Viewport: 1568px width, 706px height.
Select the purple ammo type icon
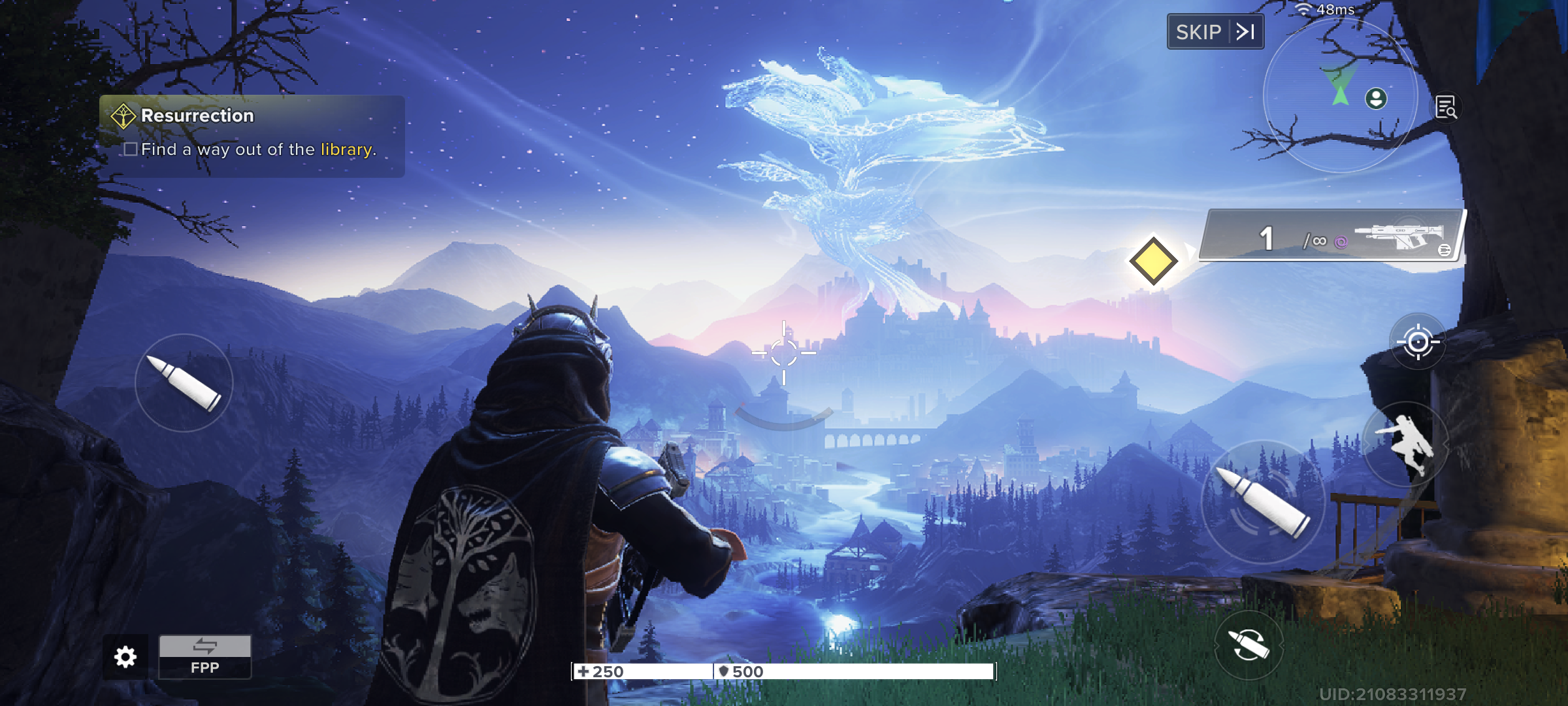[1341, 241]
